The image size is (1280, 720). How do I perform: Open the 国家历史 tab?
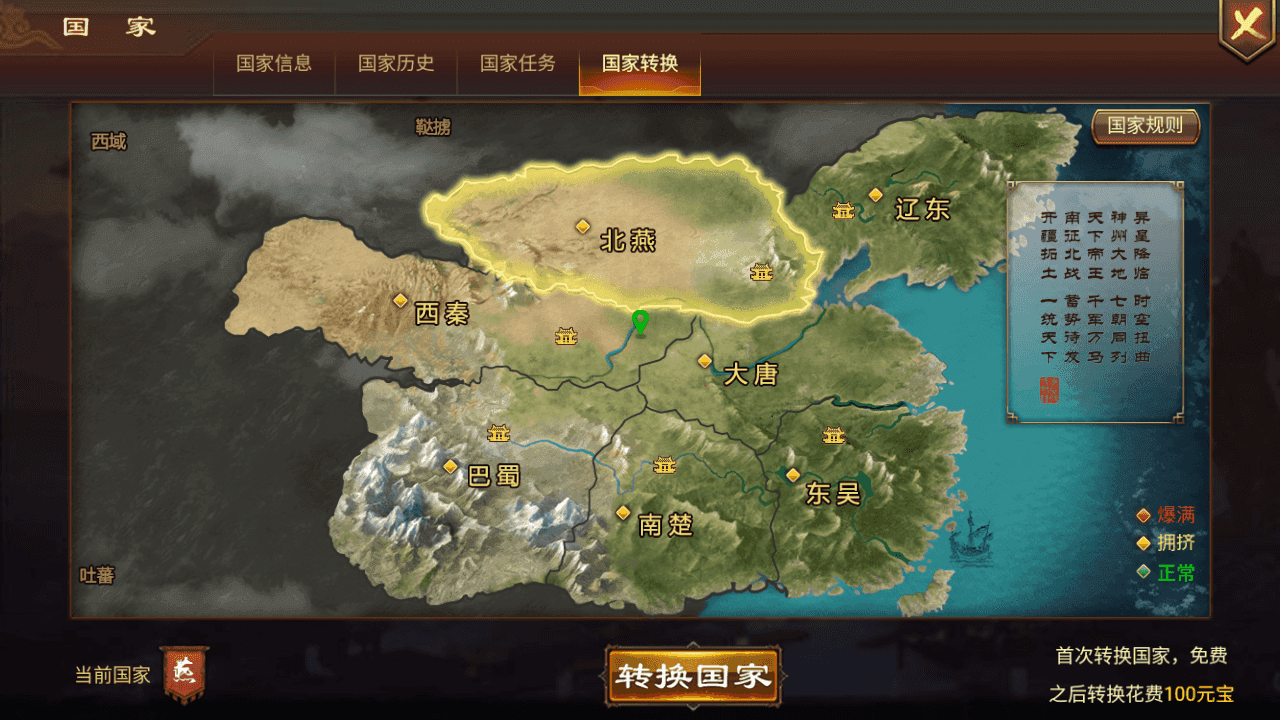click(396, 62)
